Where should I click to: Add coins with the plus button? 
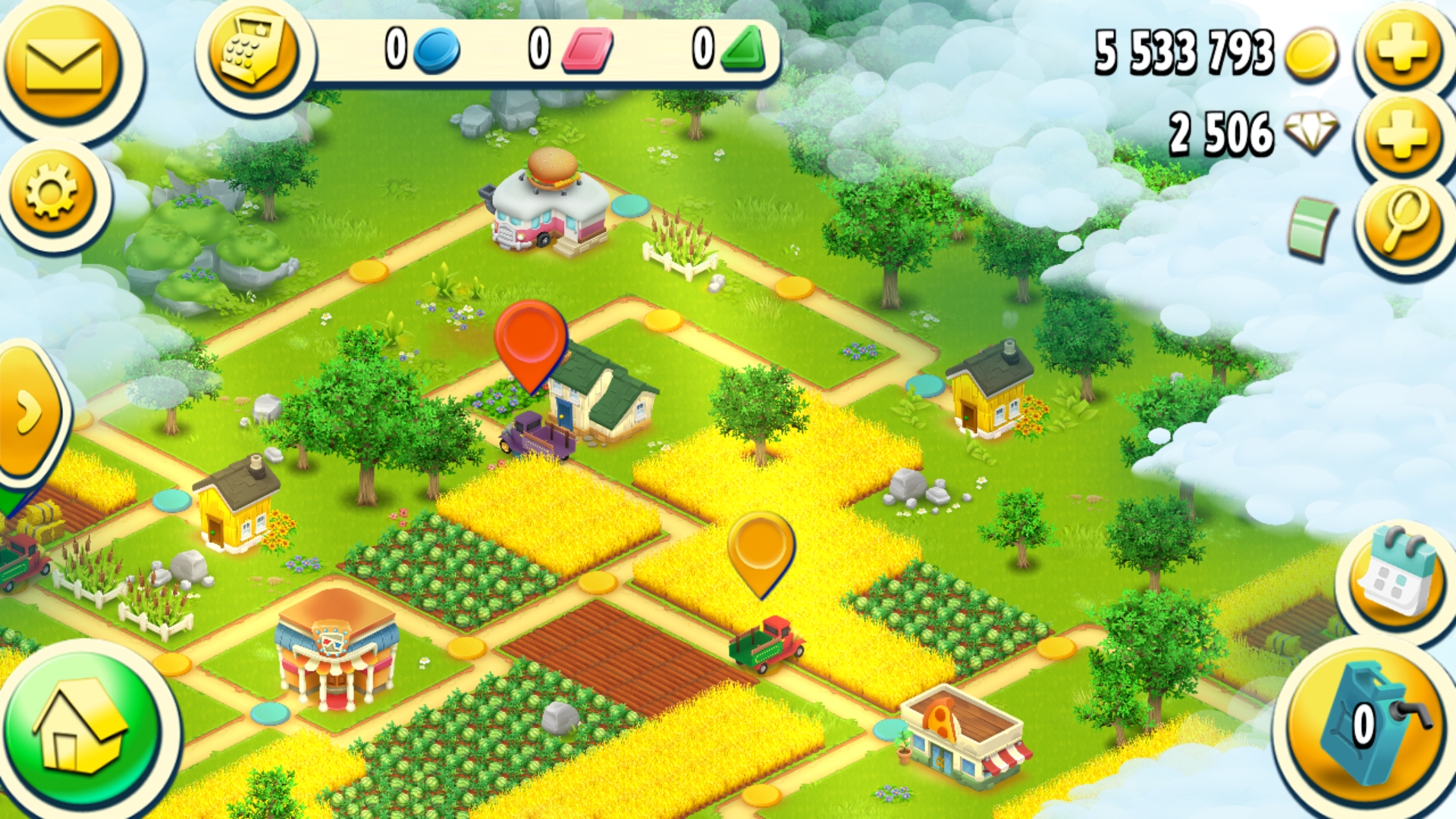point(1402,48)
